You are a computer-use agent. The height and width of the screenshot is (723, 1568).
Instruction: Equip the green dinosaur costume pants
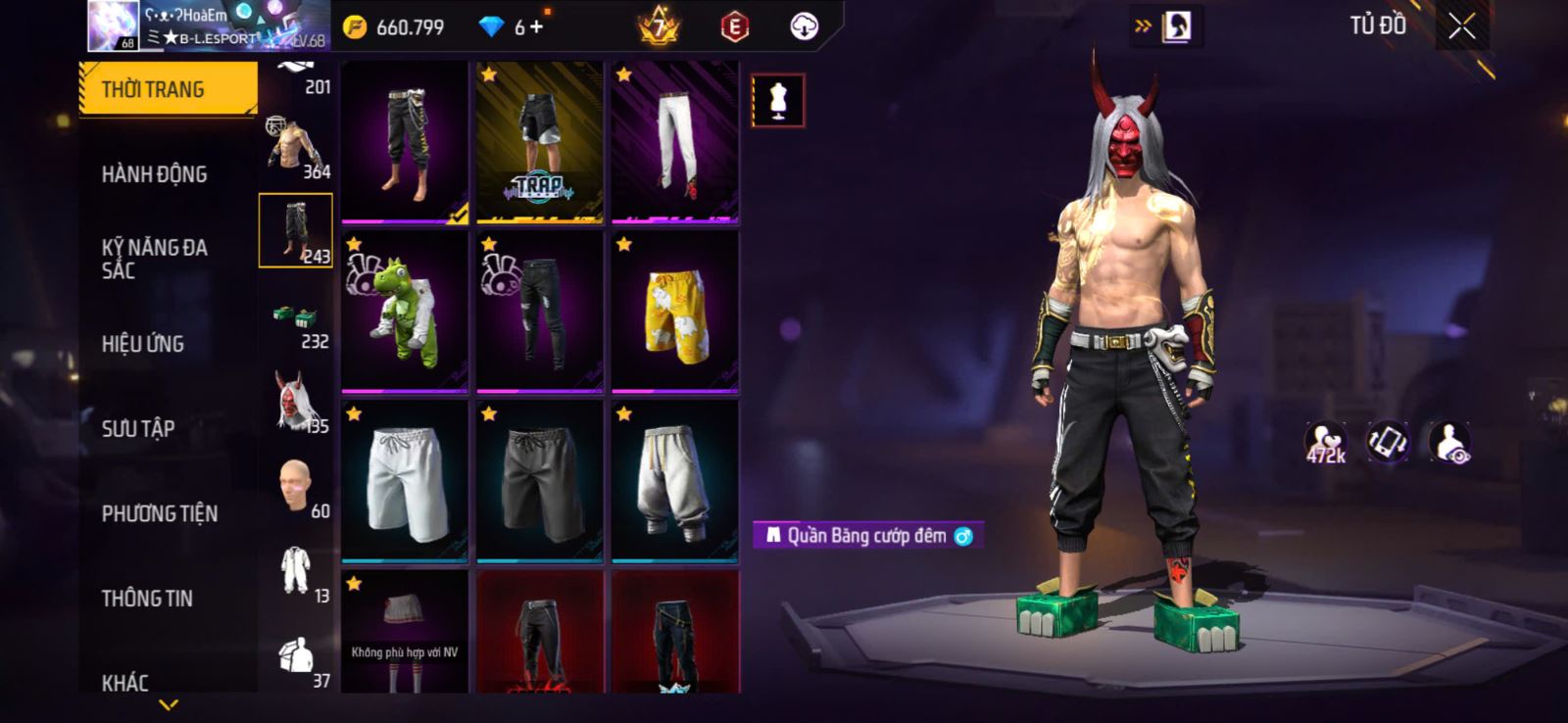(x=405, y=312)
